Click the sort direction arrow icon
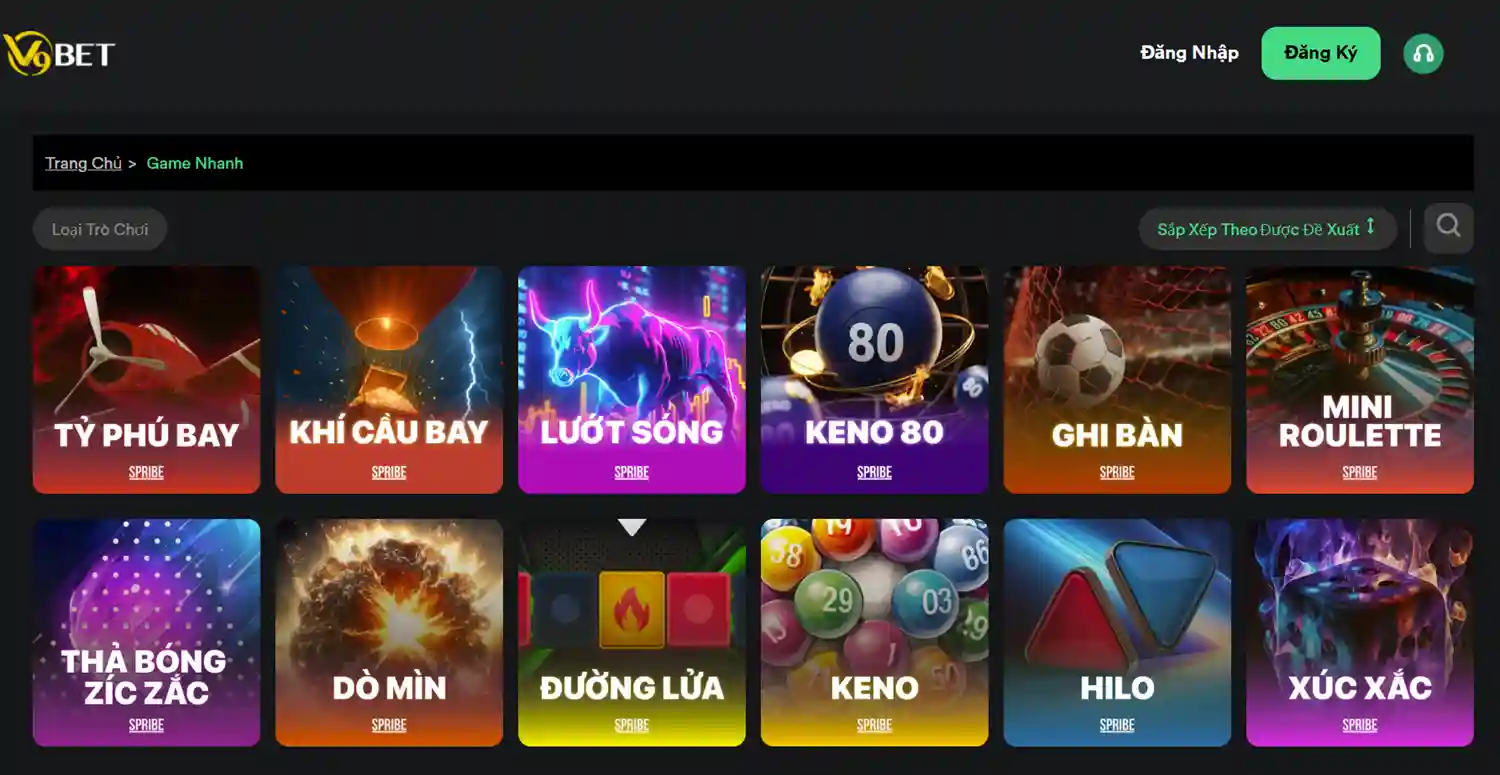 pos(1372,228)
